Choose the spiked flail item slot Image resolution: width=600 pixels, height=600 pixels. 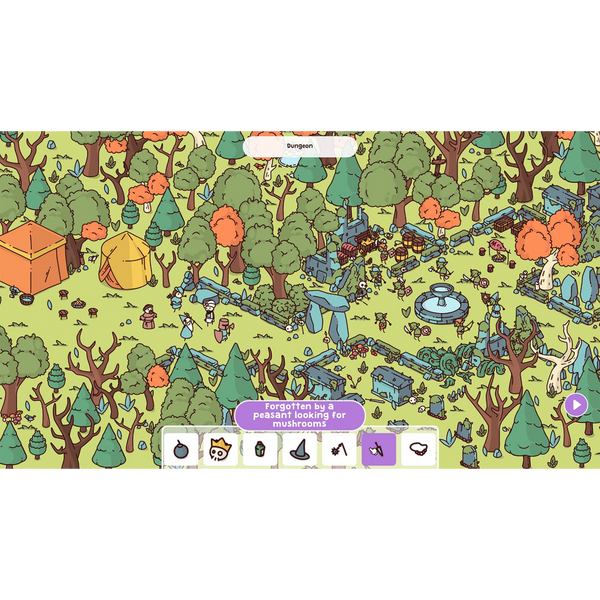[x=339, y=450]
